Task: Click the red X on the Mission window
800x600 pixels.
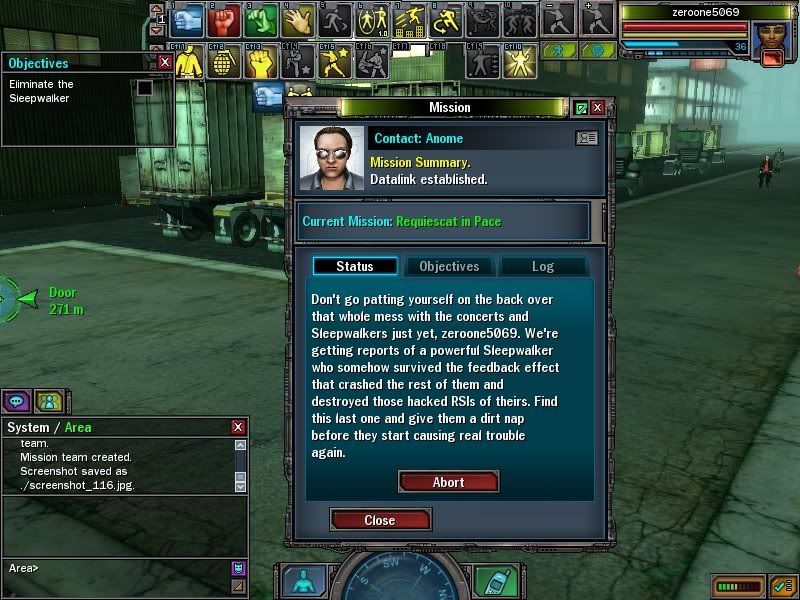Action: coord(597,107)
